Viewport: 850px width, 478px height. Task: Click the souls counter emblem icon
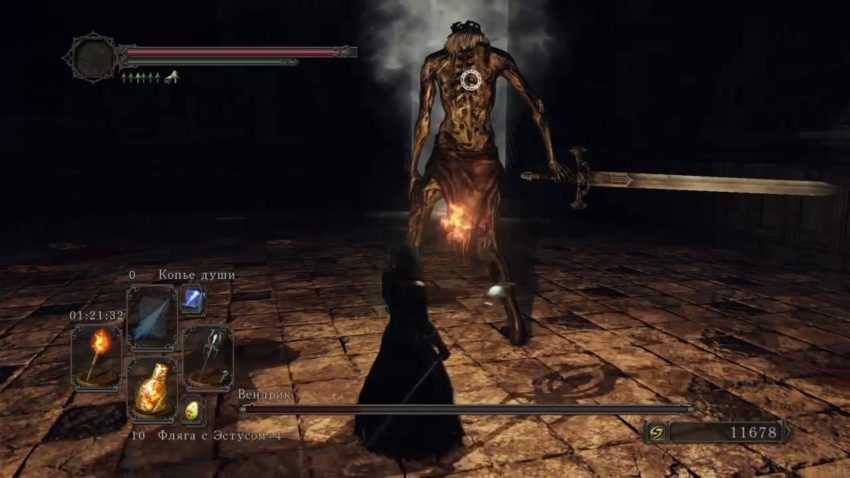coord(656,431)
